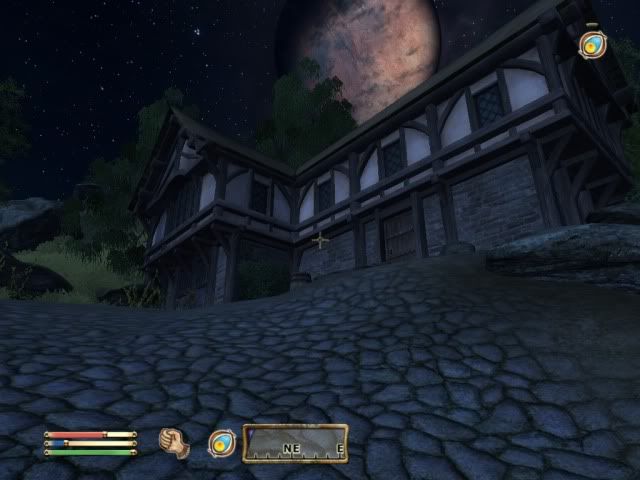Click the active magic effect status icon
This screenshot has width=640, height=480.
[x=592, y=44]
